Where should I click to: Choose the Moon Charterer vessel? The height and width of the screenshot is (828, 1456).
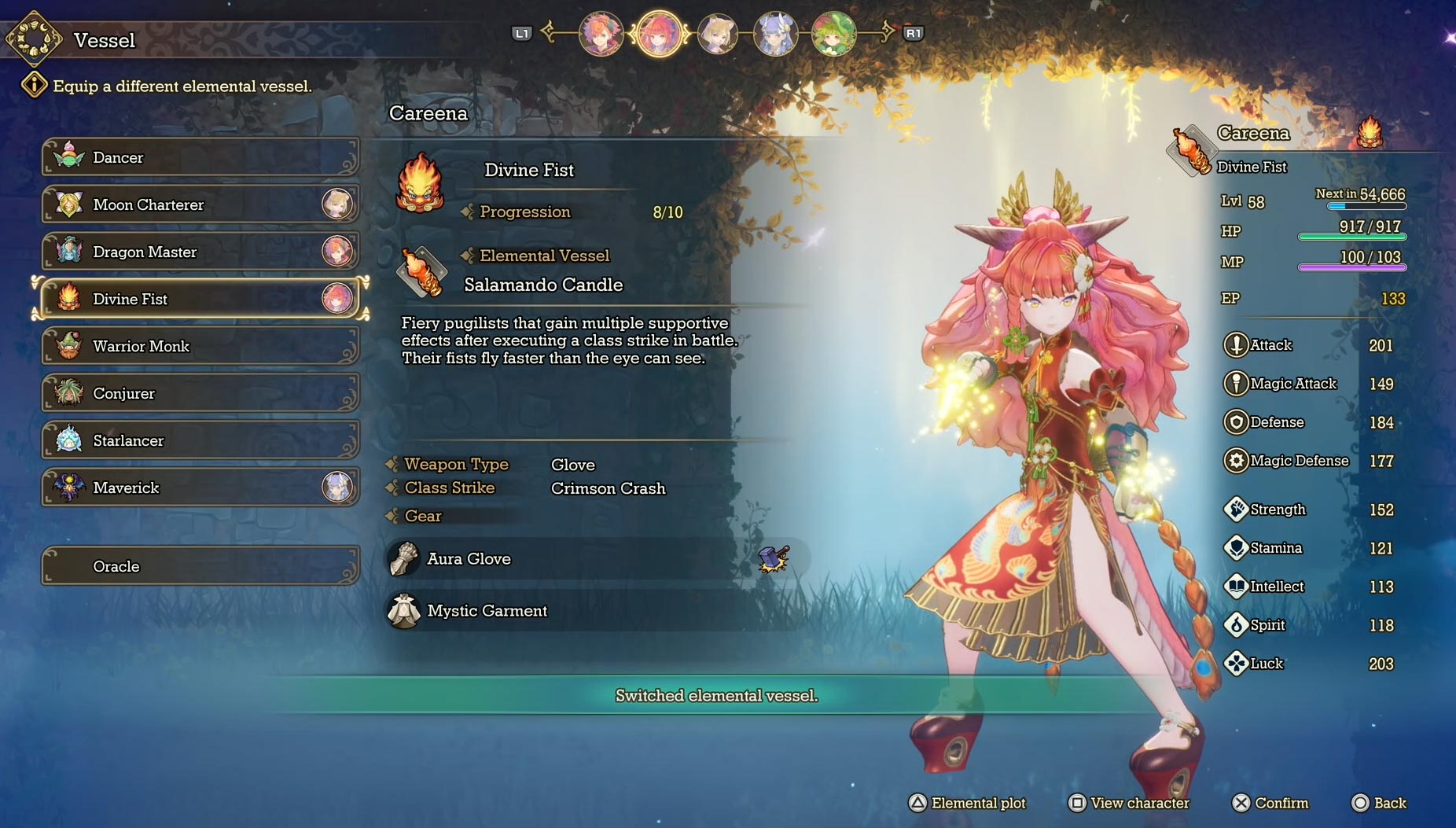(200, 204)
